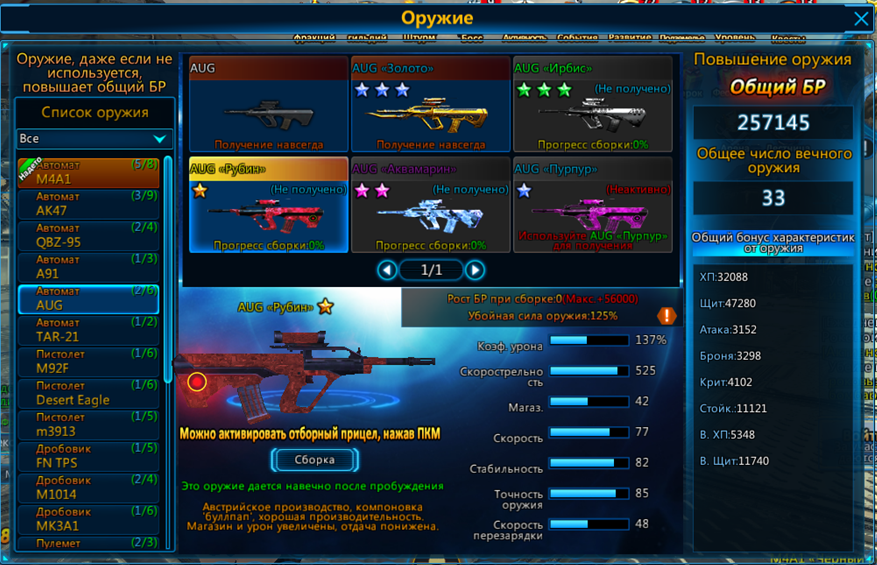Pick the A91 rifle entry
The image size is (877, 565).
[x=90, y=267]
